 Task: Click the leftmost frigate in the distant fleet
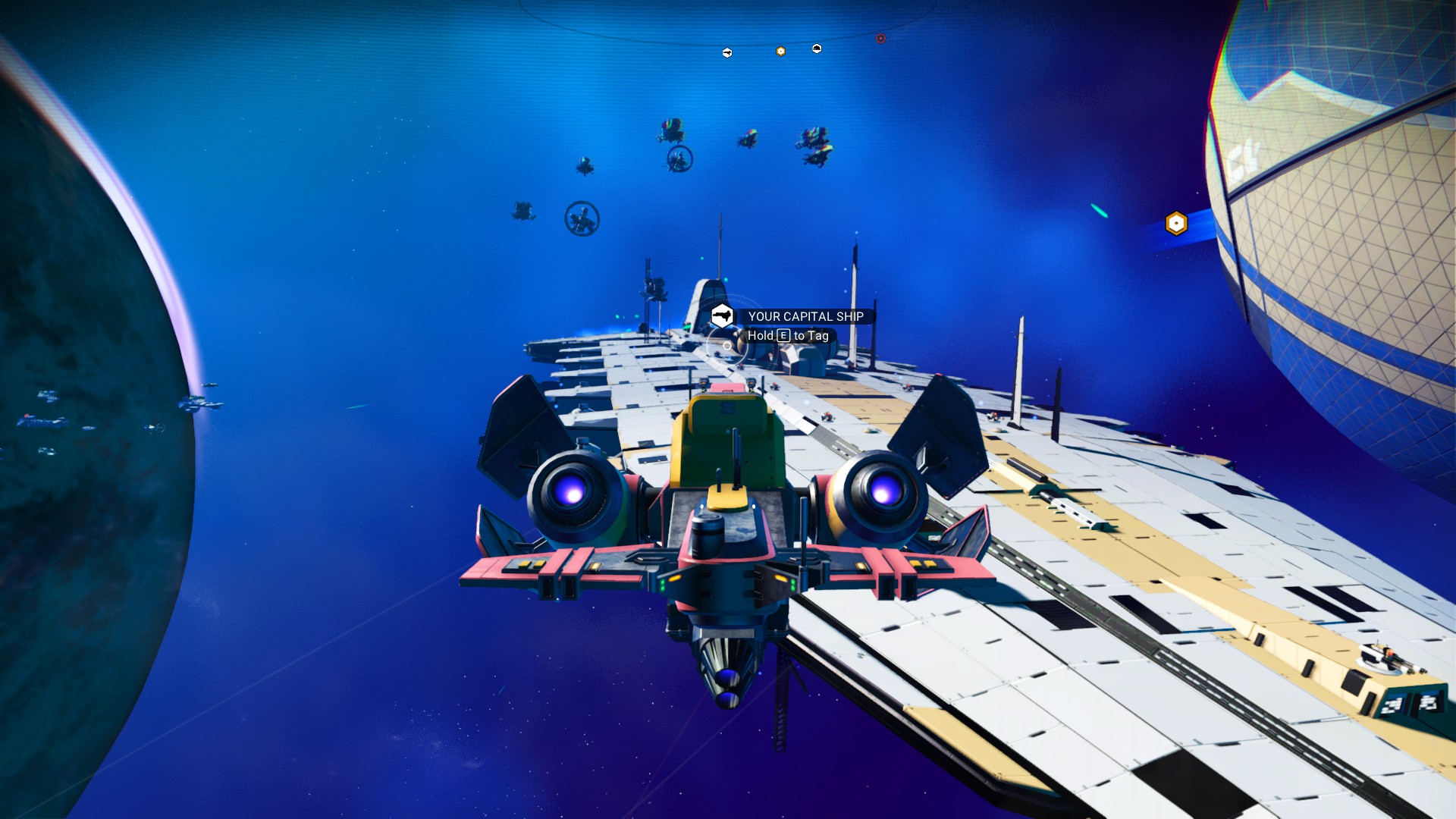point(521,212)
